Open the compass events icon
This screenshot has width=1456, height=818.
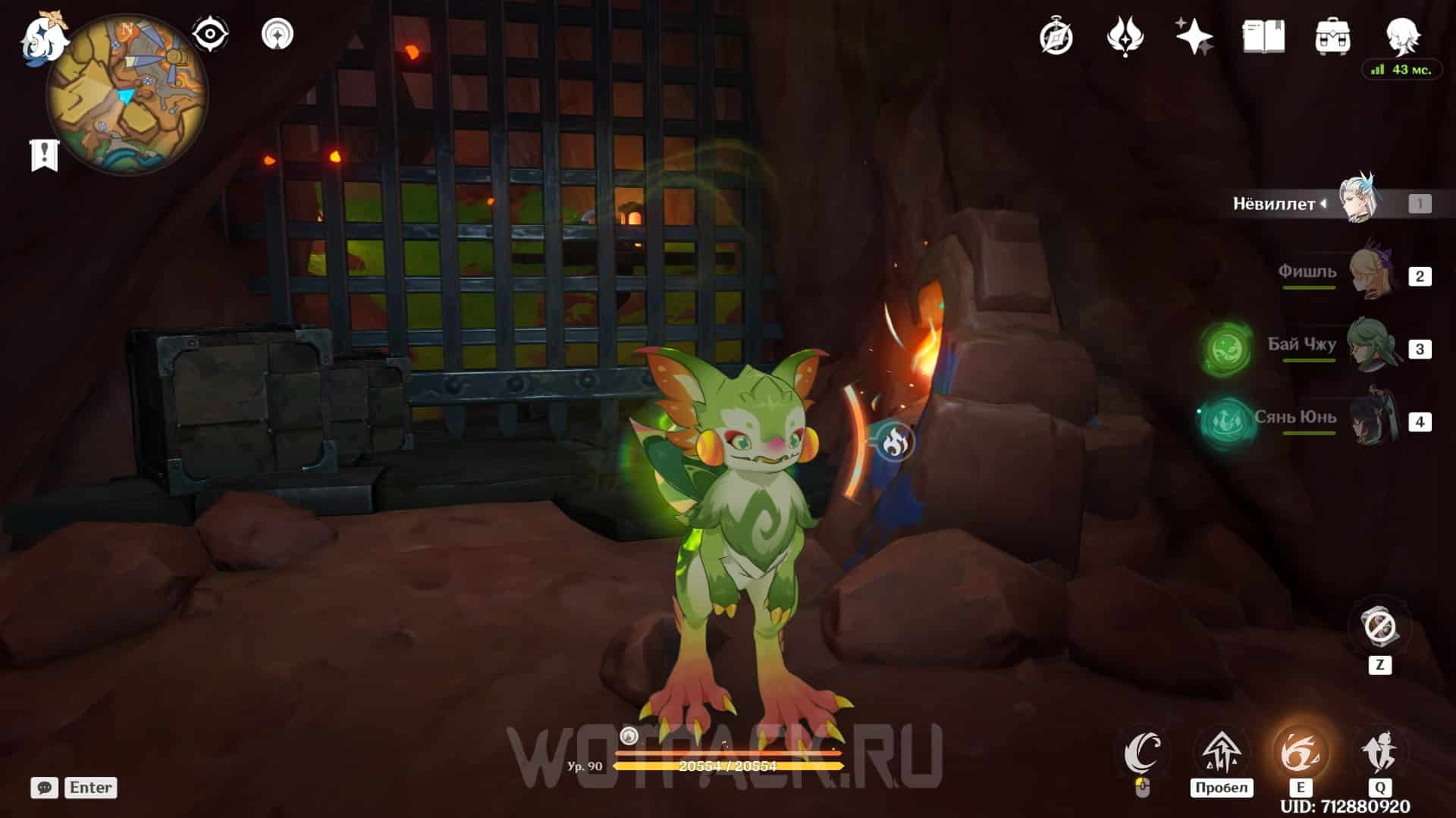1056,36
